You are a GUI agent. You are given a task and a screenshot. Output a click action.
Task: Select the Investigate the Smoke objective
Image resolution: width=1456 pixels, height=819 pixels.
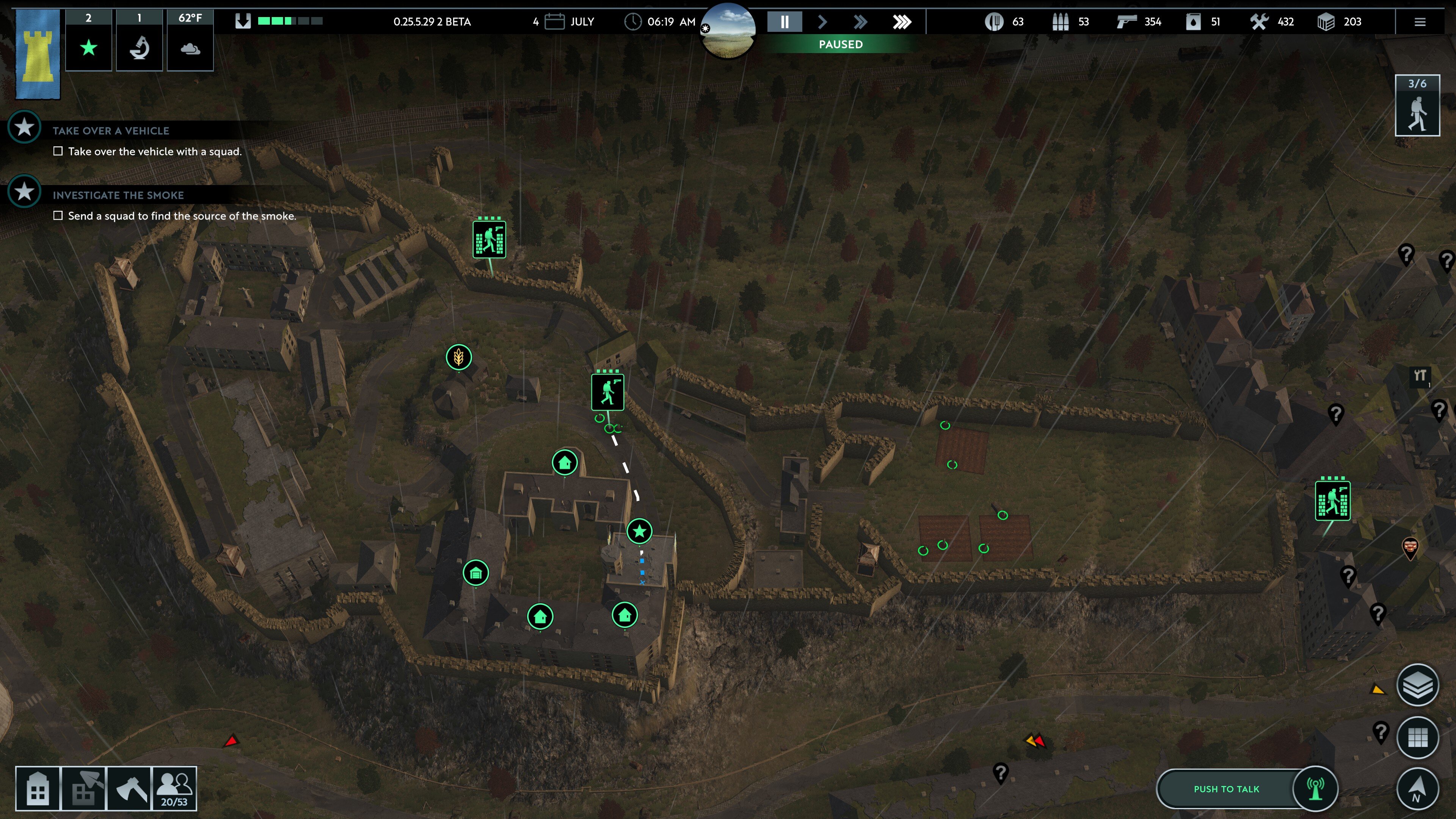coord(118,195)
